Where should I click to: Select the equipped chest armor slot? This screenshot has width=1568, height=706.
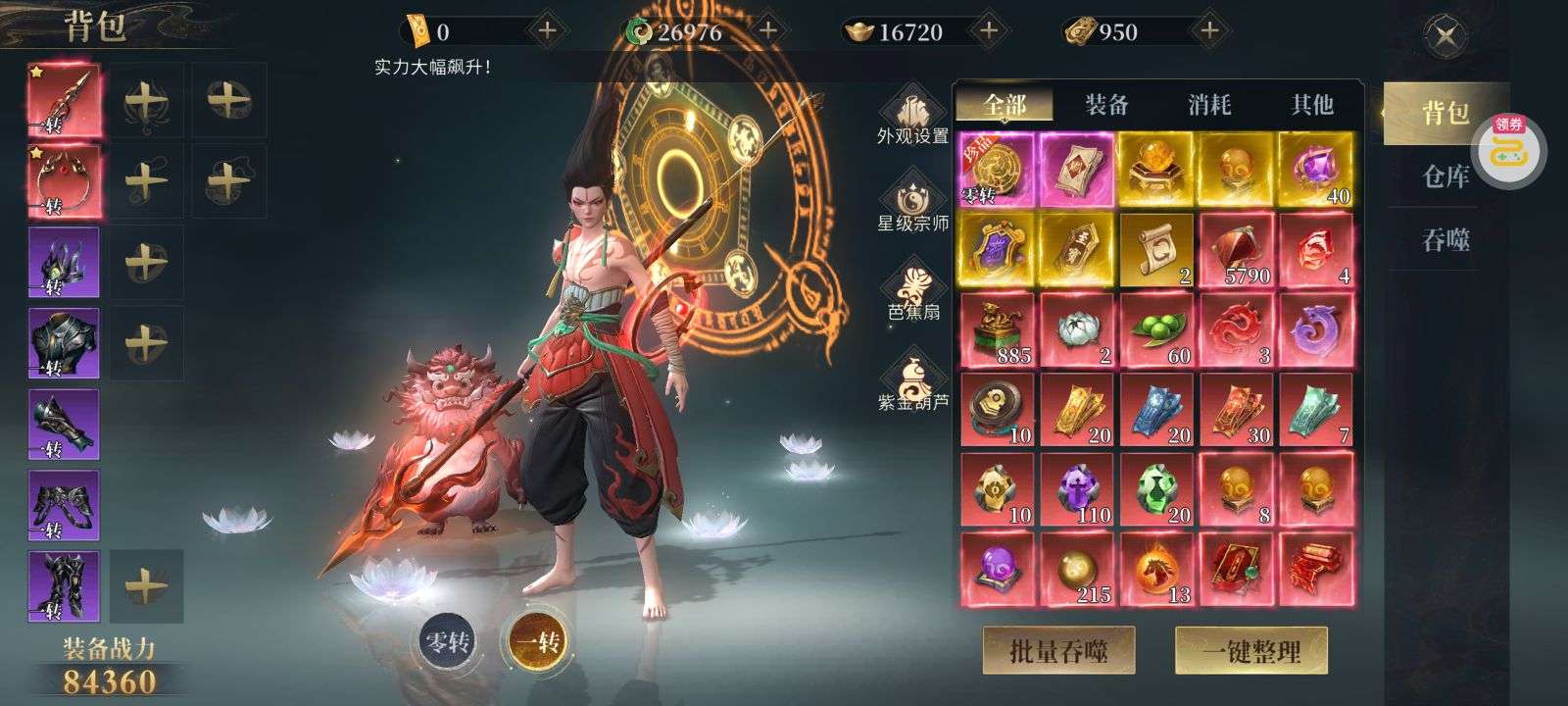[x=64, y=343]
